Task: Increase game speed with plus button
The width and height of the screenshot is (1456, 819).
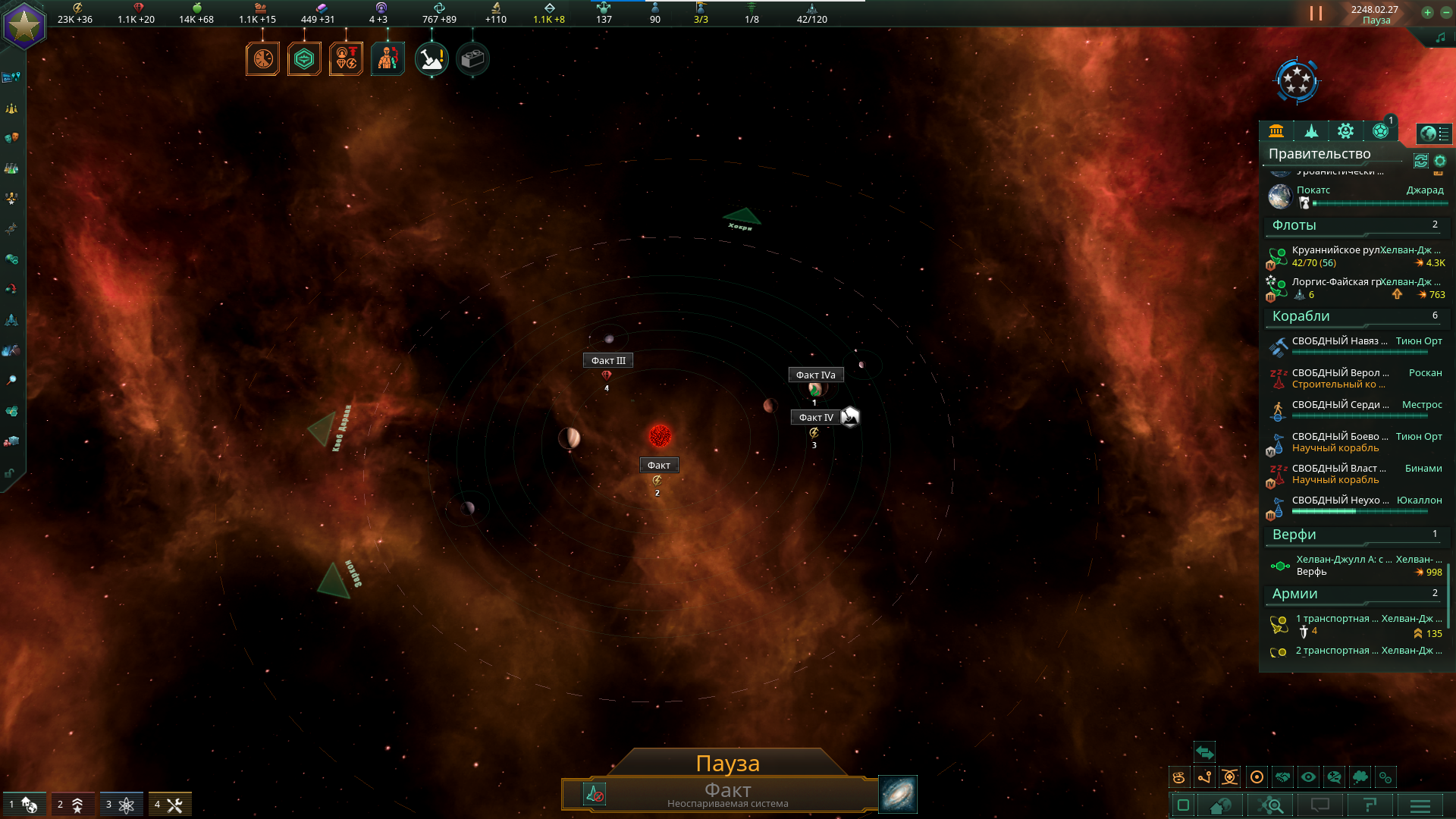Action: point(1427,12)
